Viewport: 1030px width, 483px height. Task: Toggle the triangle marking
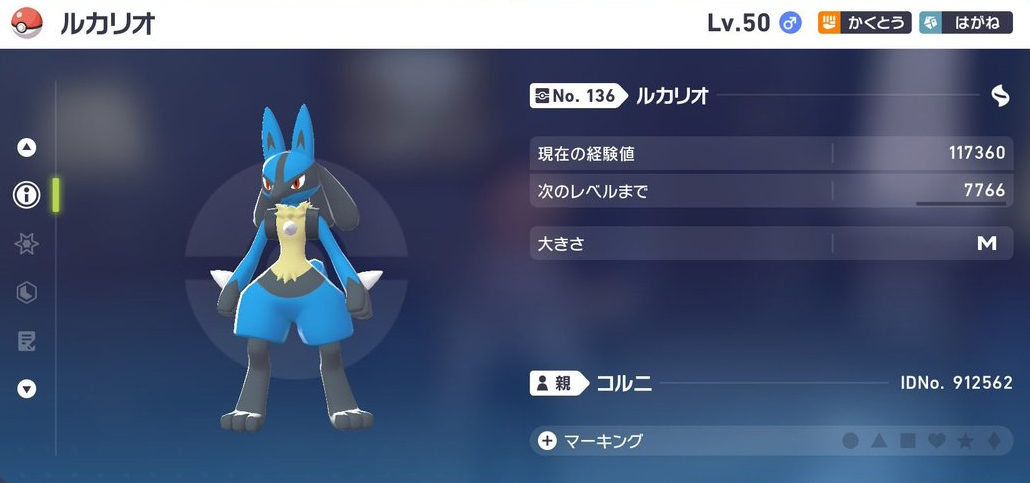click(x=879, y=441)
